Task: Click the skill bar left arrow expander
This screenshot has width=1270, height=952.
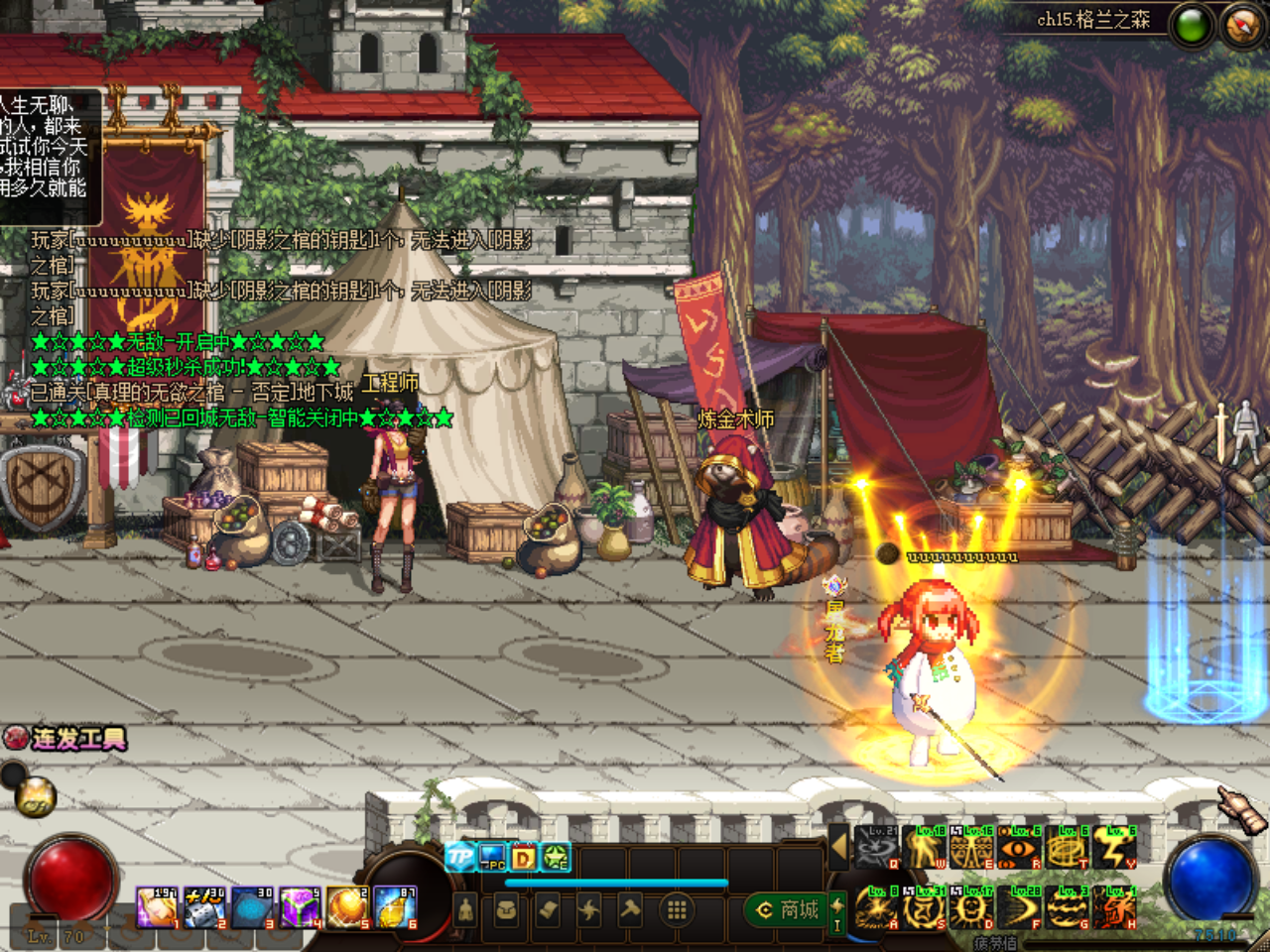Action: 838,847
